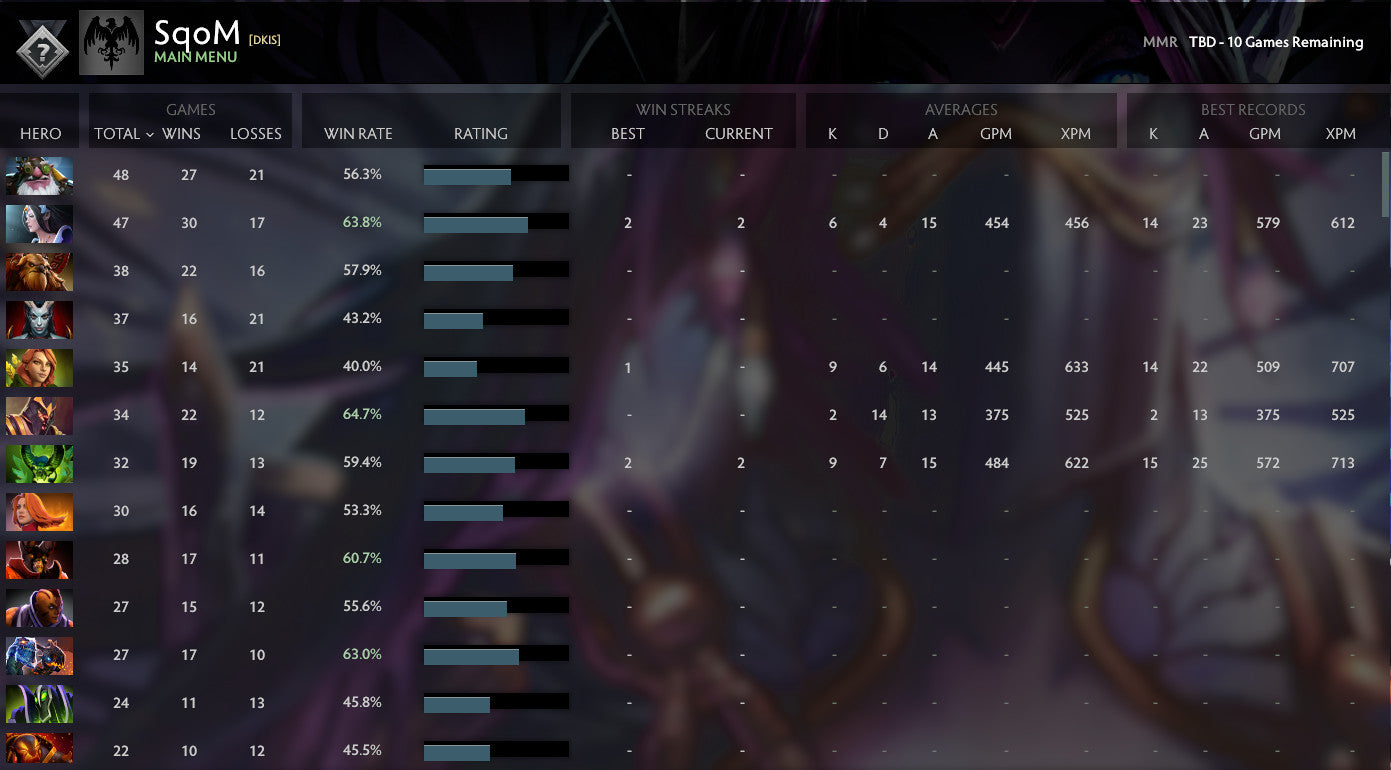Click the Storm Spirit hero portrait

click(39, 656)
